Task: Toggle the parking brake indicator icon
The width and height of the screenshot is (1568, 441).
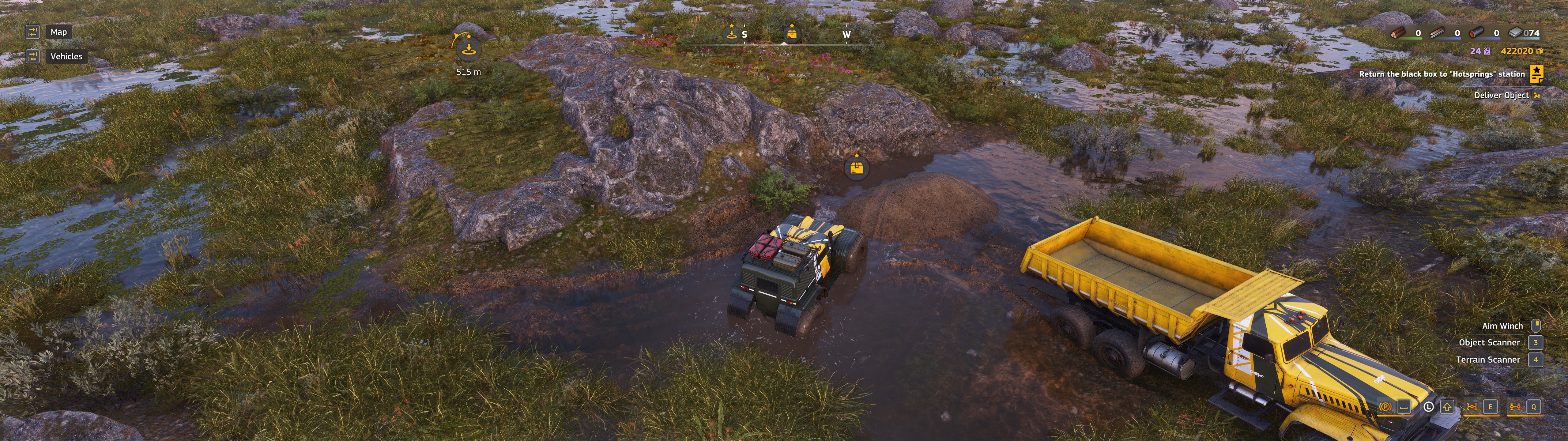Action: 1385,407
